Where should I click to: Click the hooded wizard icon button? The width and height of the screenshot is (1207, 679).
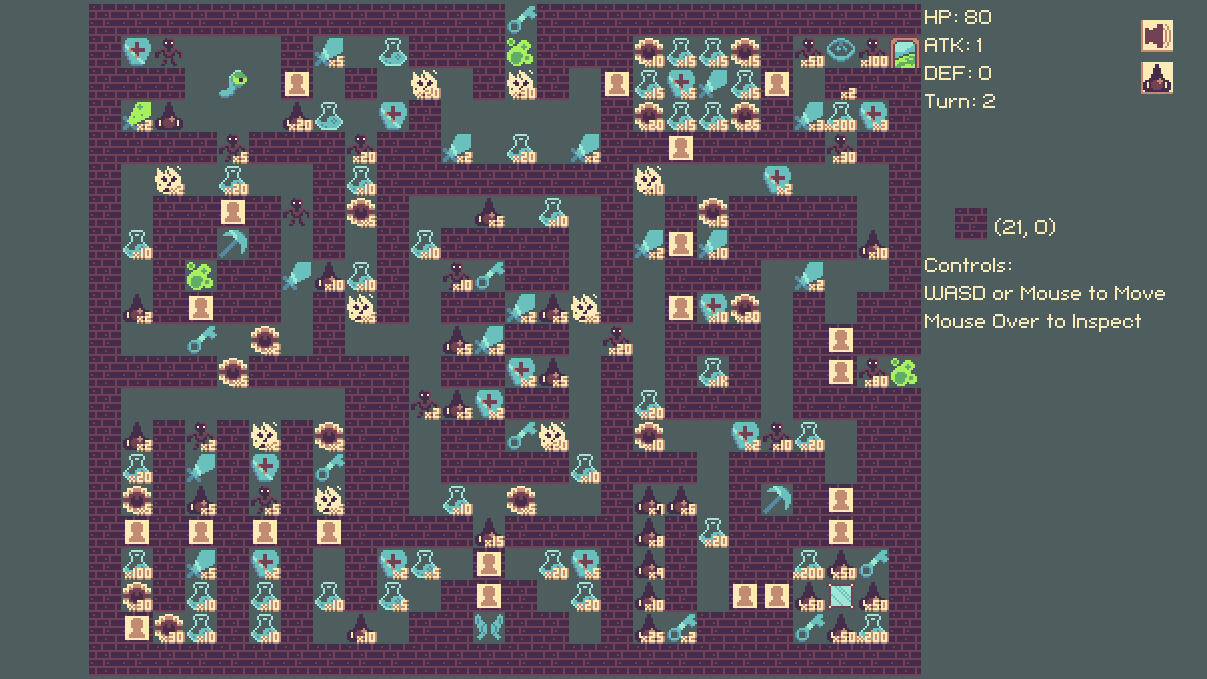point(1157,78)
